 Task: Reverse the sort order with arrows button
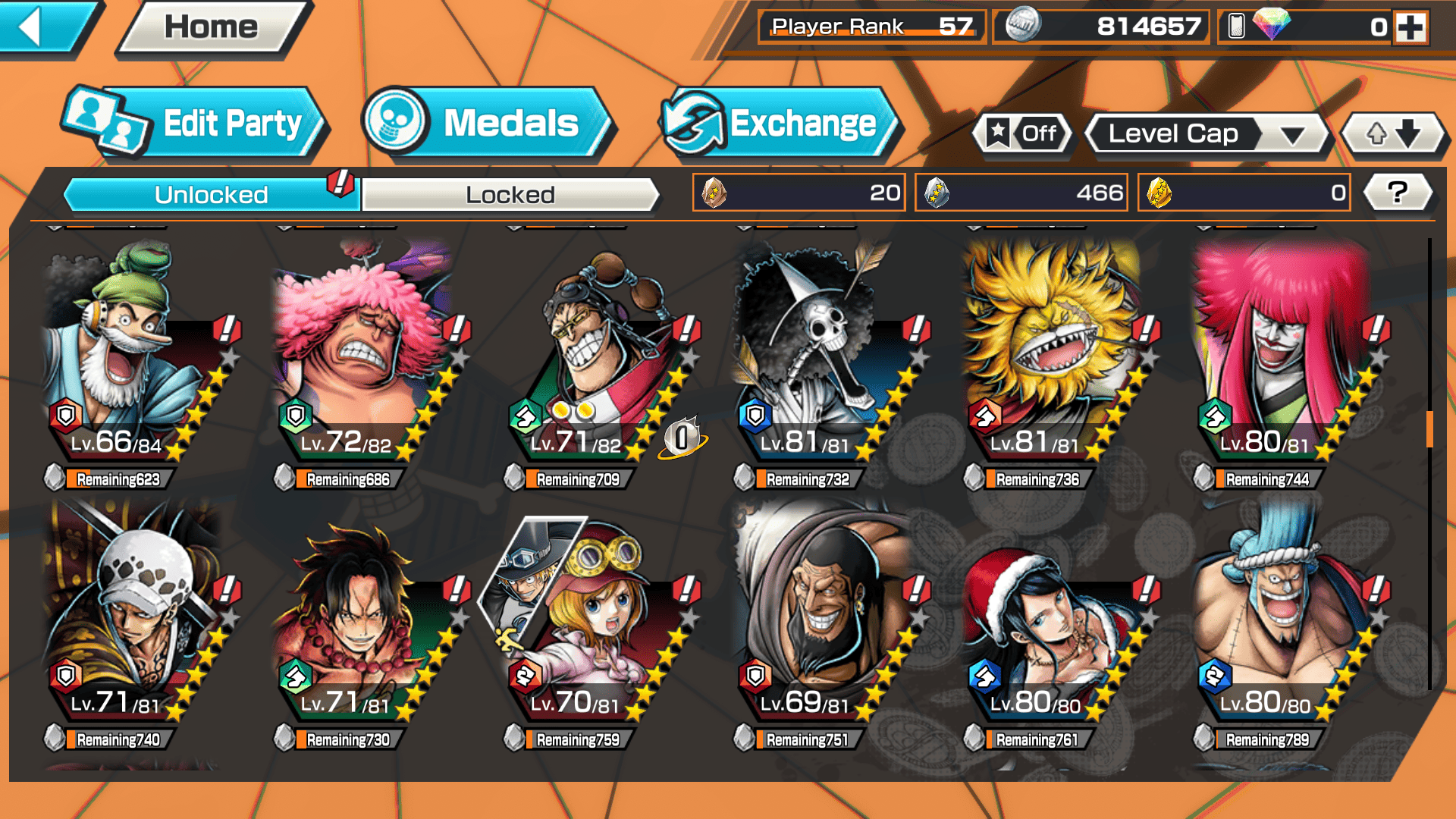1393,134
